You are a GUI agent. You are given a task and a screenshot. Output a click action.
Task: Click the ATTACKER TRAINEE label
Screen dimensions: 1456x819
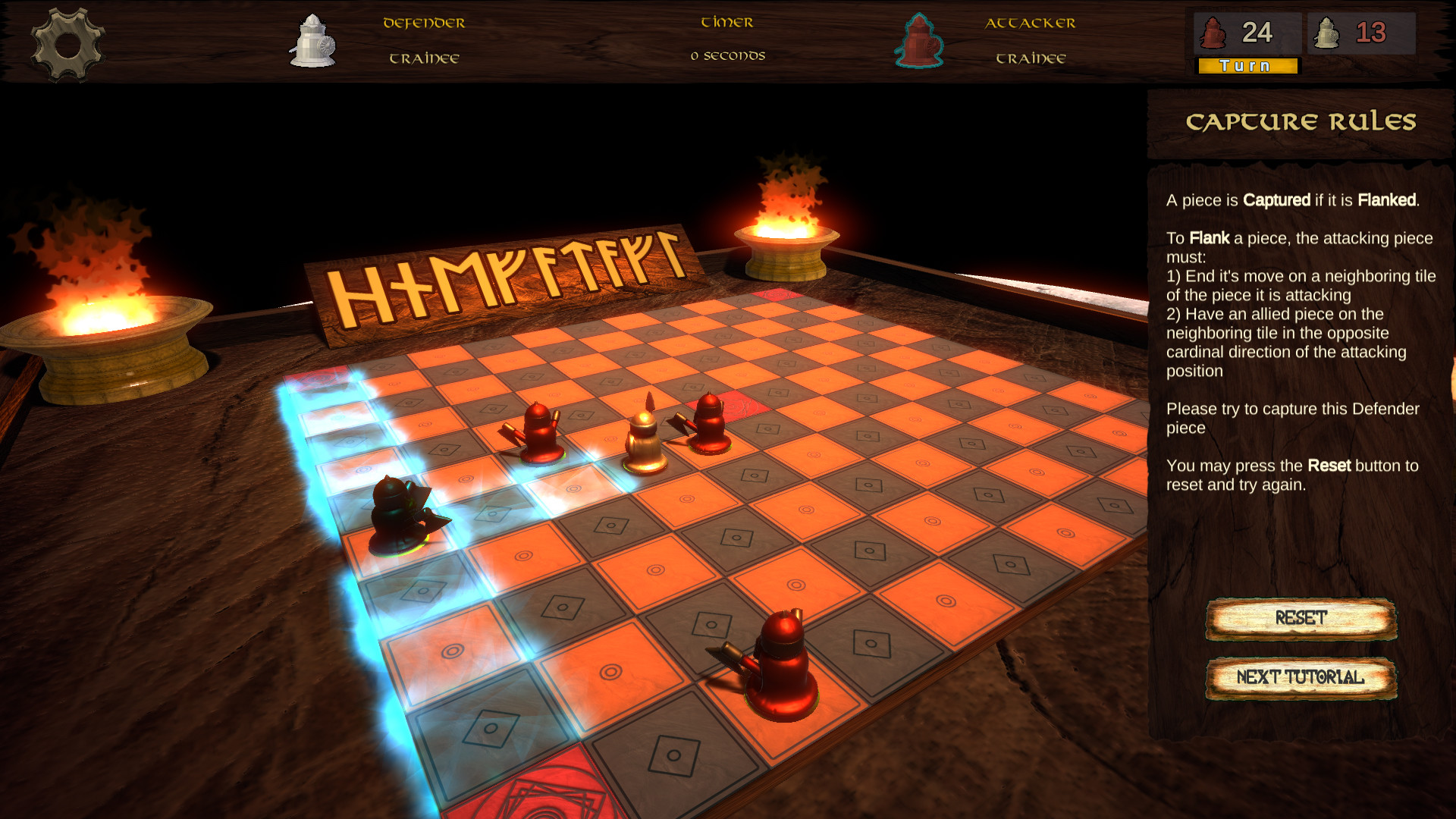coord(1031,39)
